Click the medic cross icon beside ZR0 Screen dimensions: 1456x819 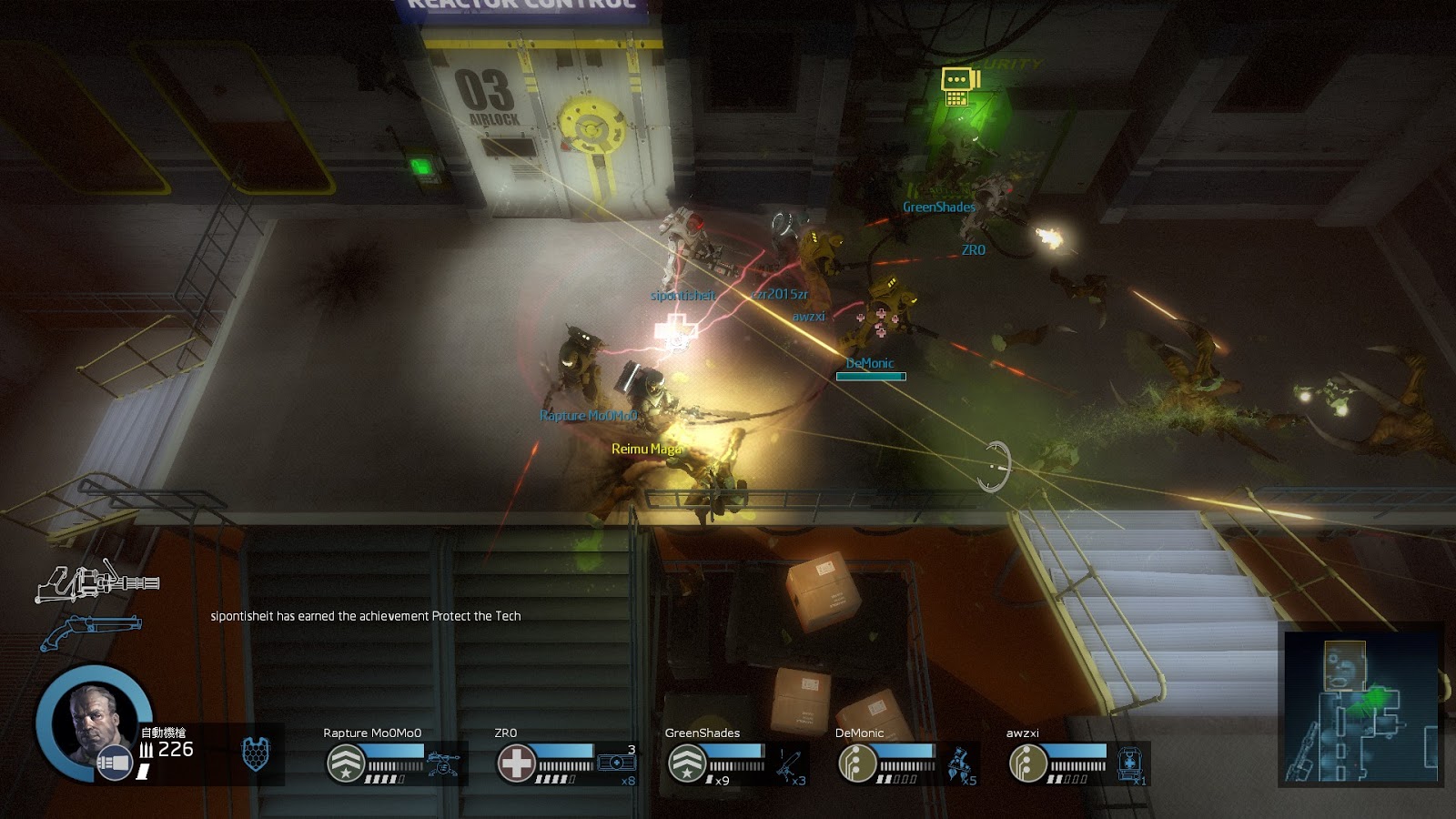[x=516, y=760]
